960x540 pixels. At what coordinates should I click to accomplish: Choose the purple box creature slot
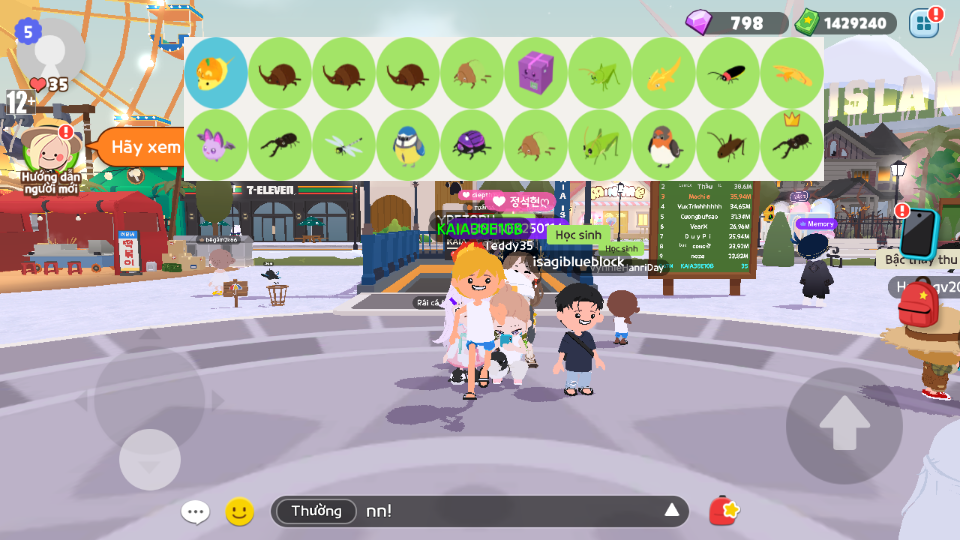point(536,73)
